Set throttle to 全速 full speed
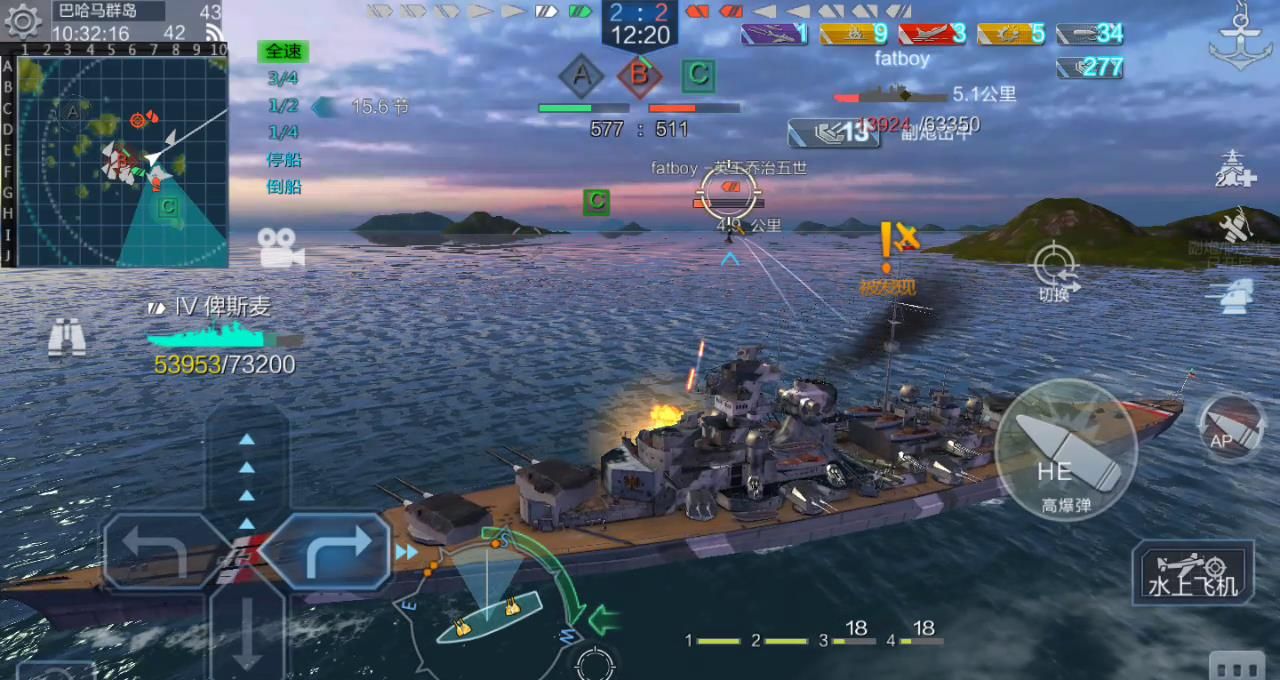Screen dimensions: 1280x680 coord(283,51)
